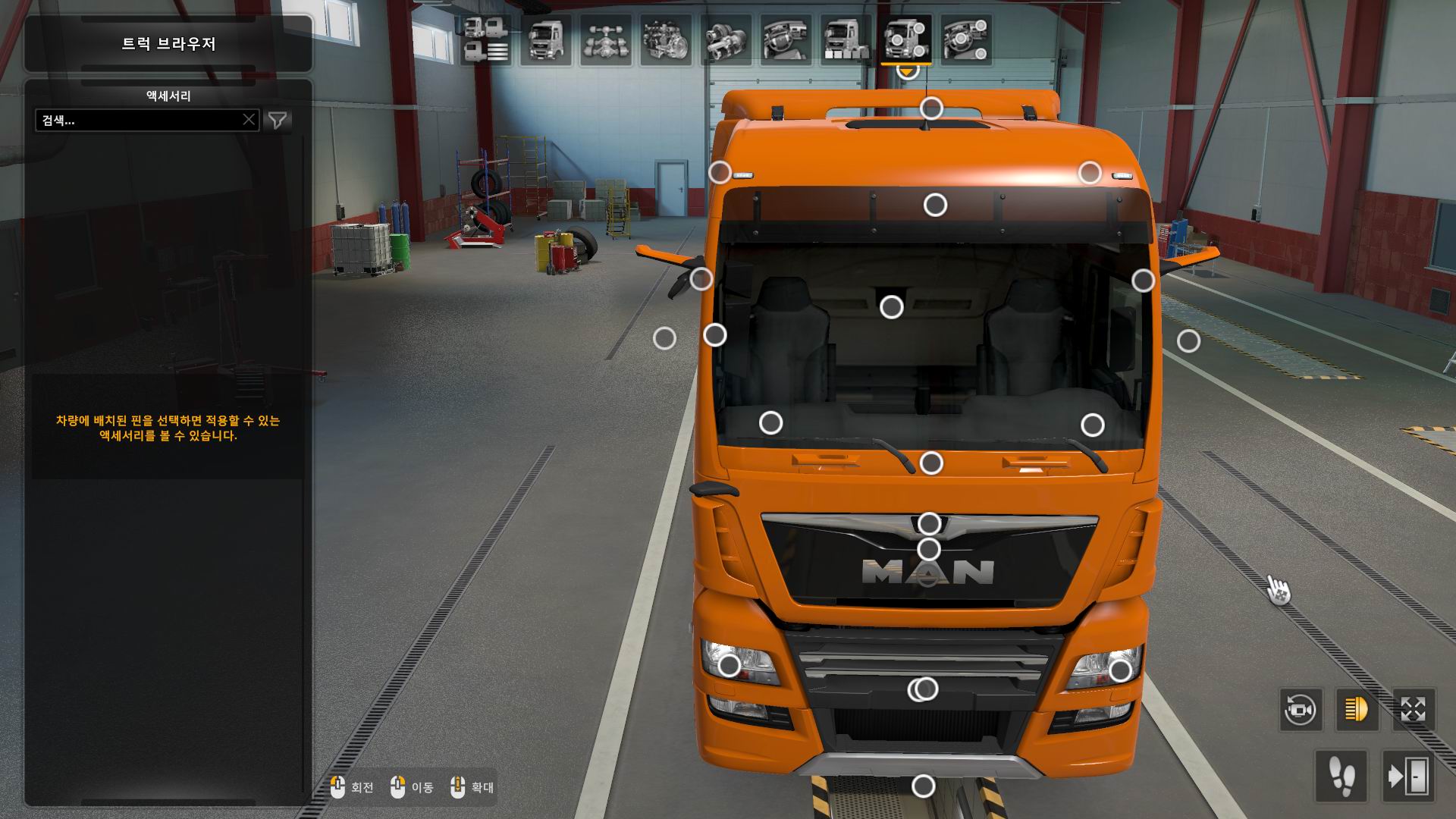
Task: Open the interior dashboard tab
Action: coord(786,40)
